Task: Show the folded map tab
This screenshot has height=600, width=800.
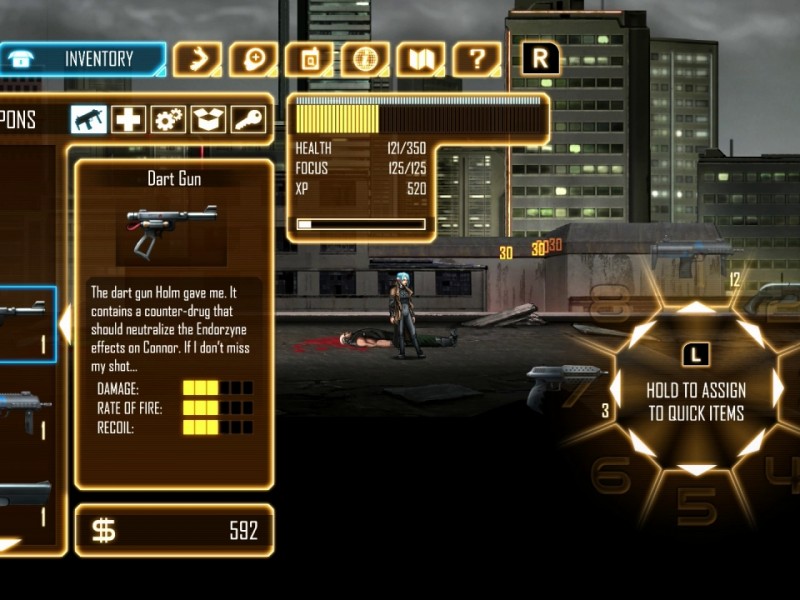Action: [421, 59]
